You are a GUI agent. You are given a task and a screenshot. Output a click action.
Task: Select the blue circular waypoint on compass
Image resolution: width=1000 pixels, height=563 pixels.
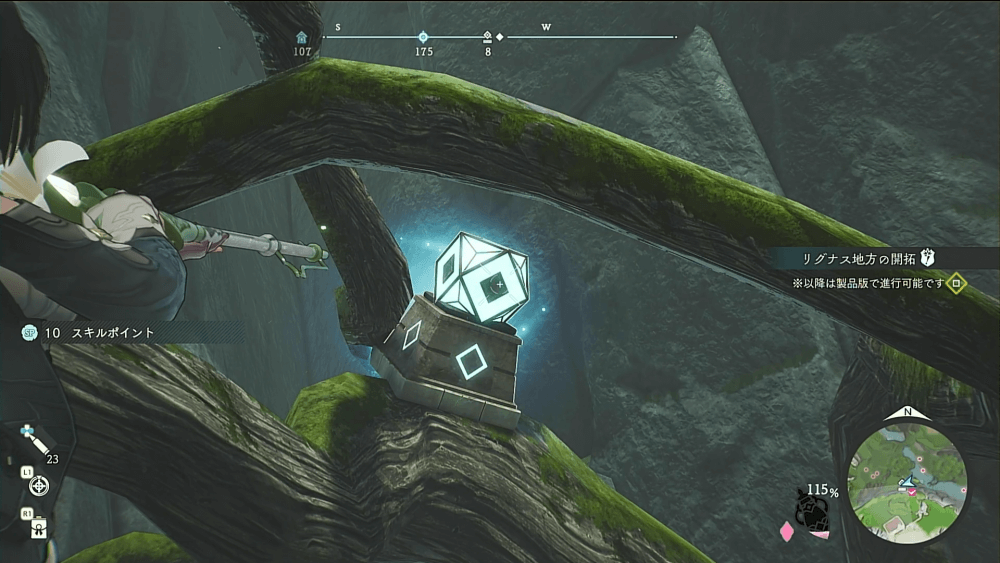click(423, 37)
